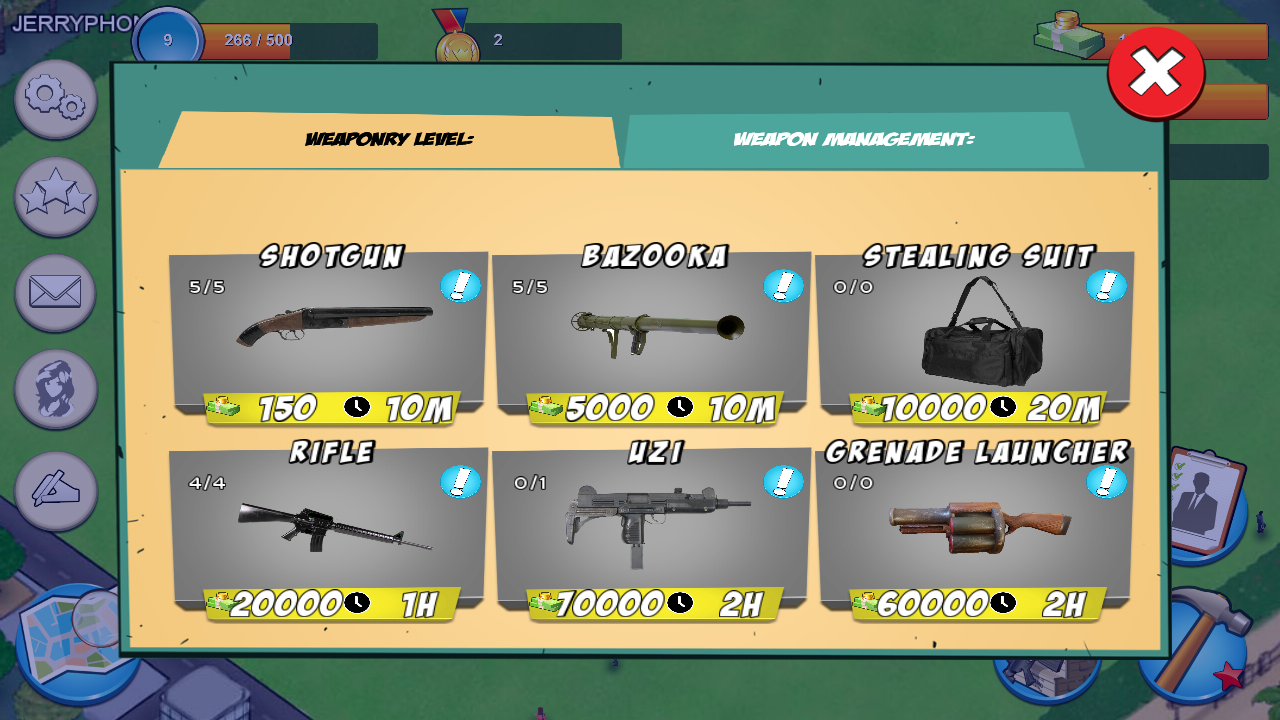
Task: Select the pencil drawing sidebar icon
Action: tap(55, 485)
